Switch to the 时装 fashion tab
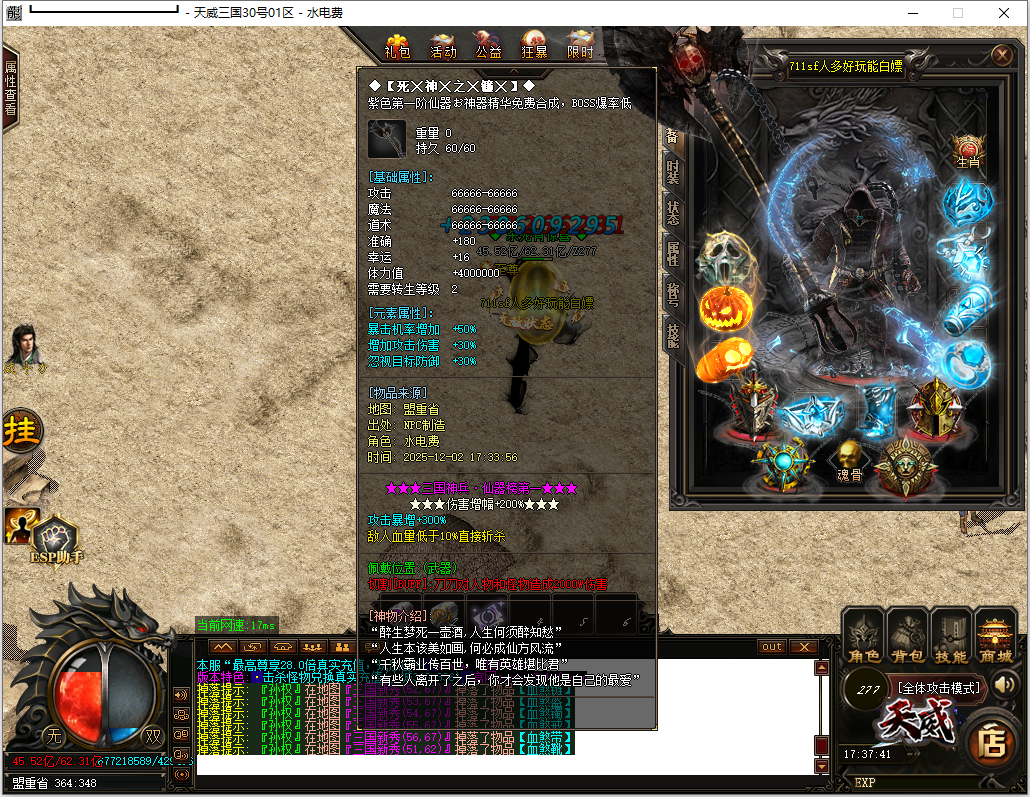 tap(673, 172)
